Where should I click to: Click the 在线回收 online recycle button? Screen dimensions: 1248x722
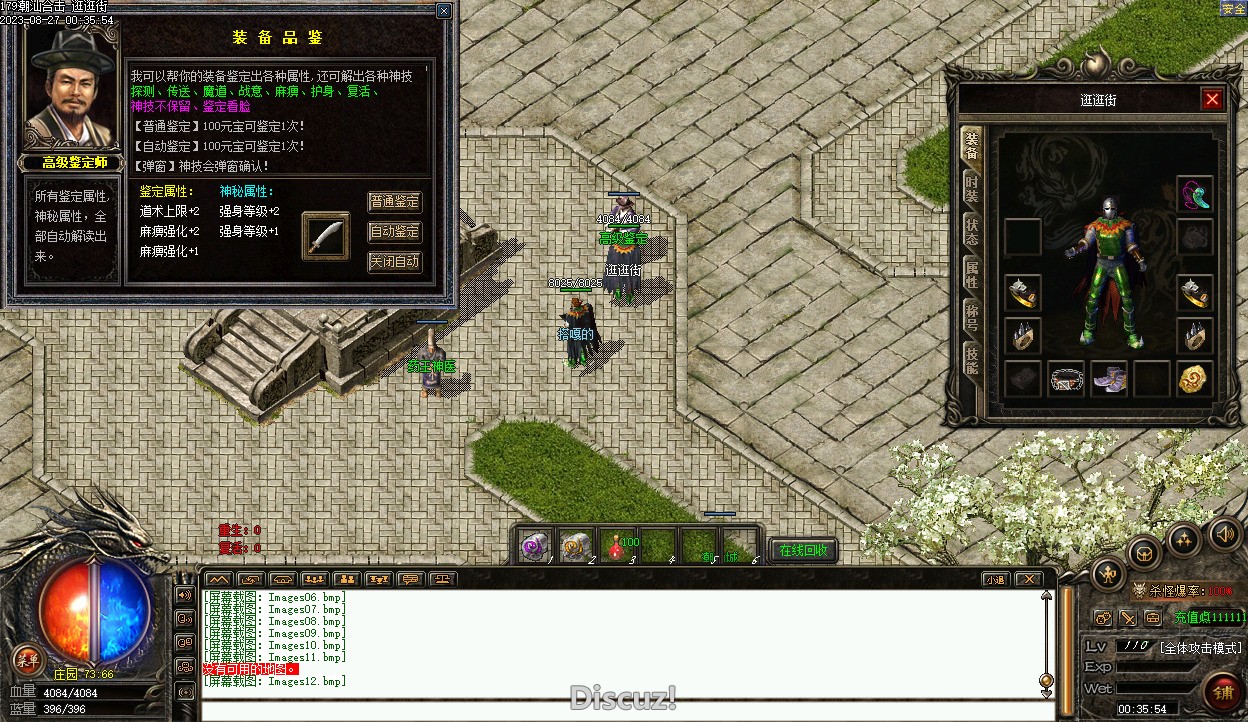pos(803,550)
